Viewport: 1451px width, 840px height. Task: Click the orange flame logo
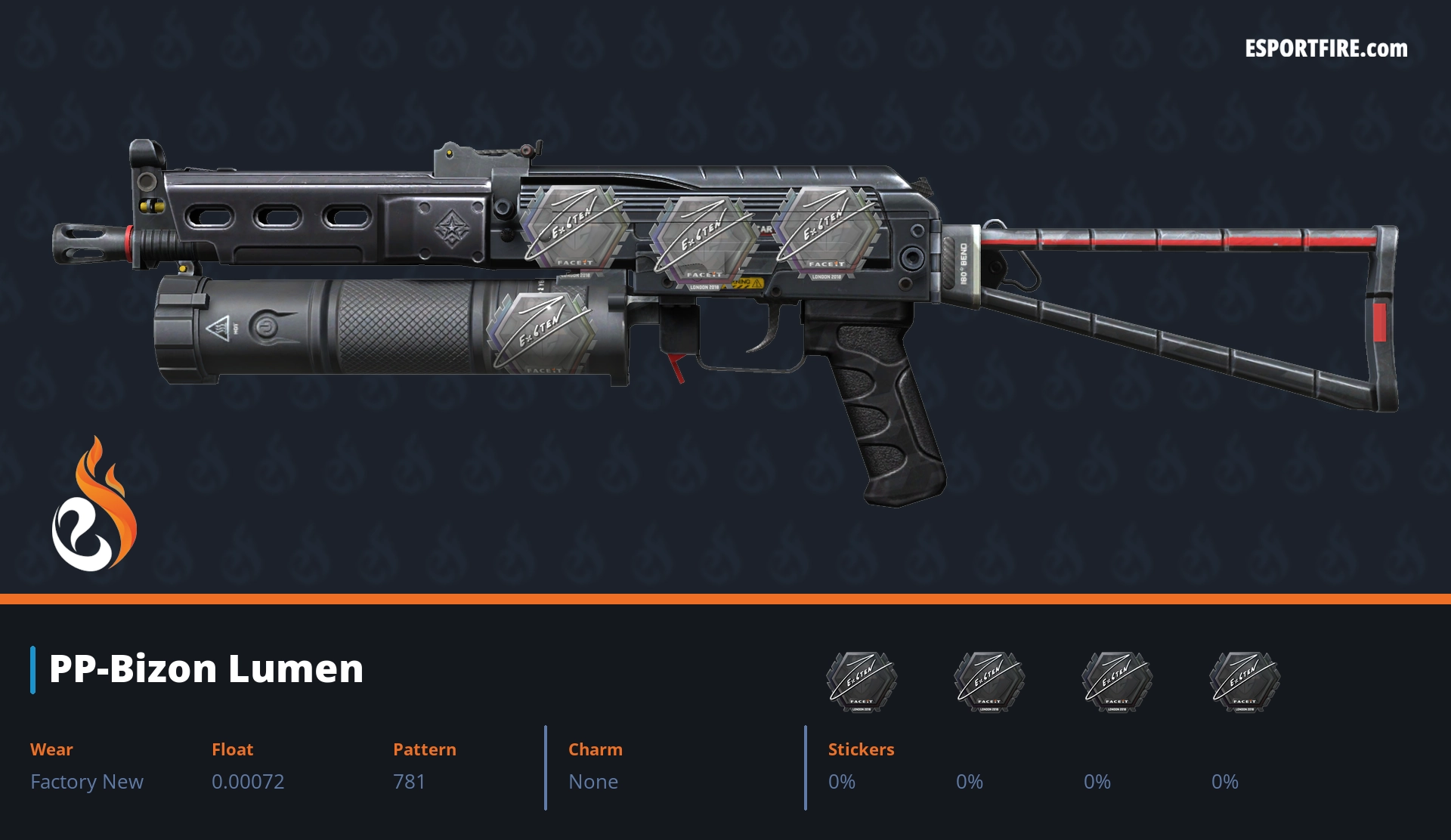pos(94,505)
